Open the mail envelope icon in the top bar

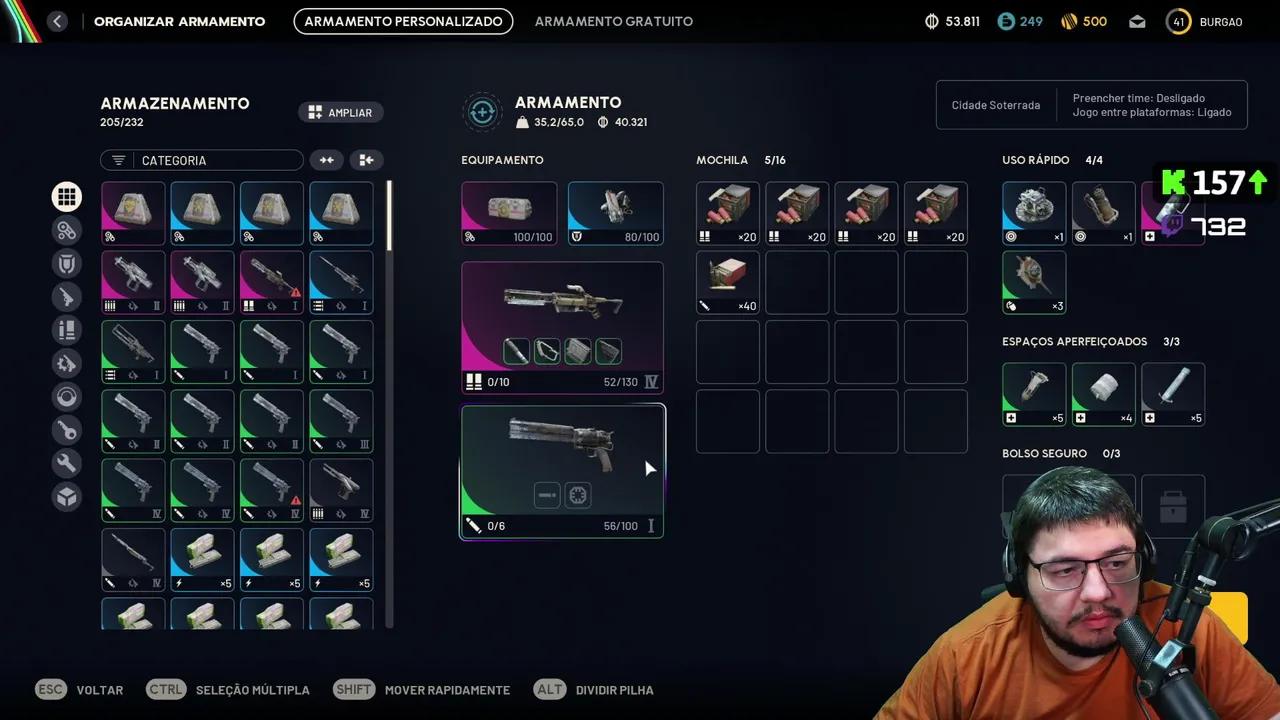[1136, 21]
